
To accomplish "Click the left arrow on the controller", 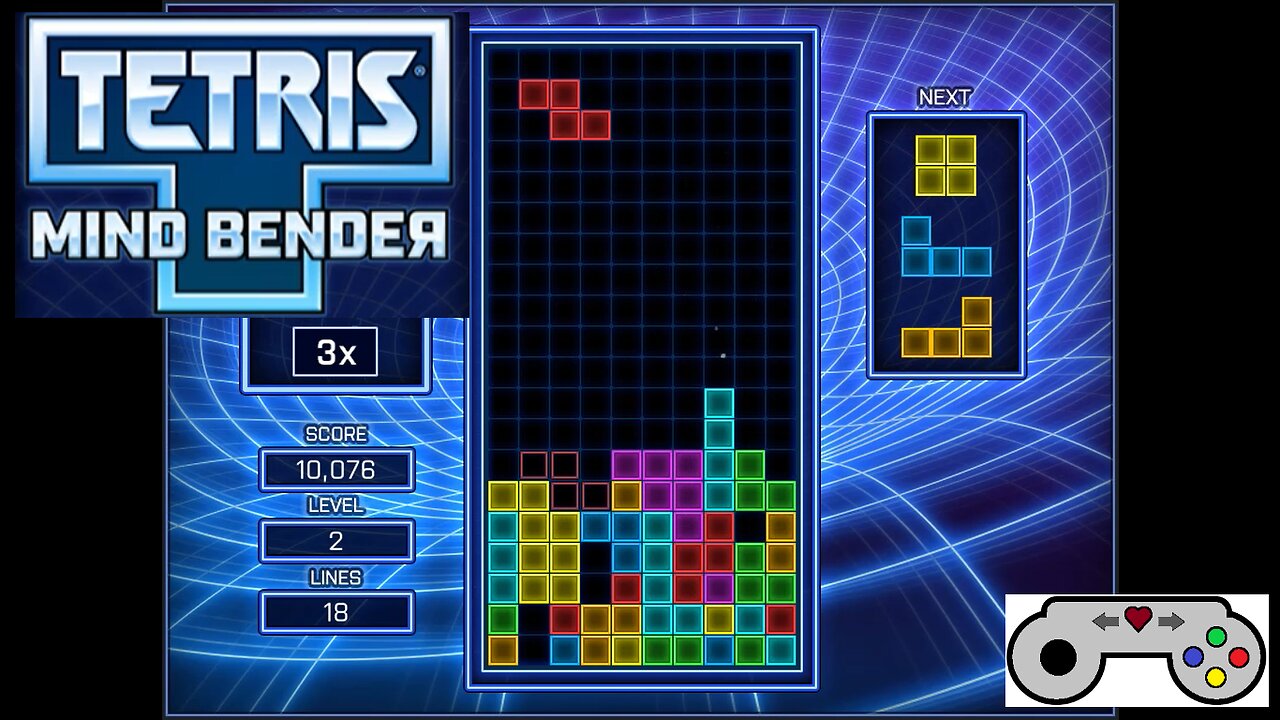I will pyautogui.click(x=1105, y=620).
